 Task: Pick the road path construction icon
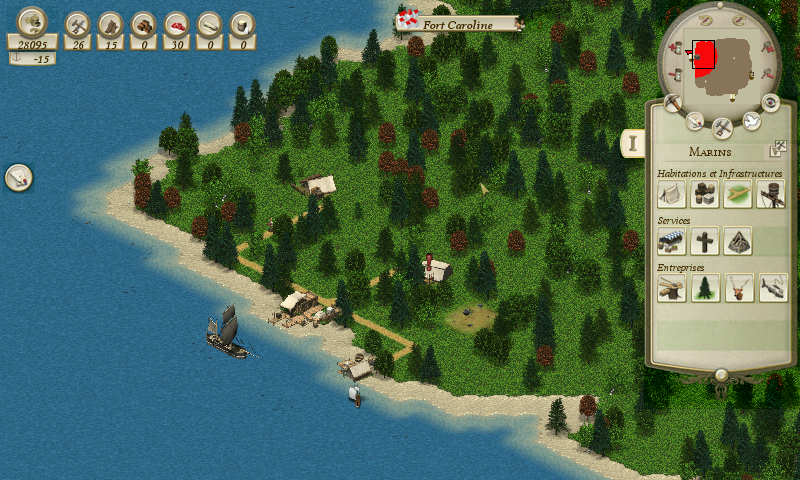737,194
